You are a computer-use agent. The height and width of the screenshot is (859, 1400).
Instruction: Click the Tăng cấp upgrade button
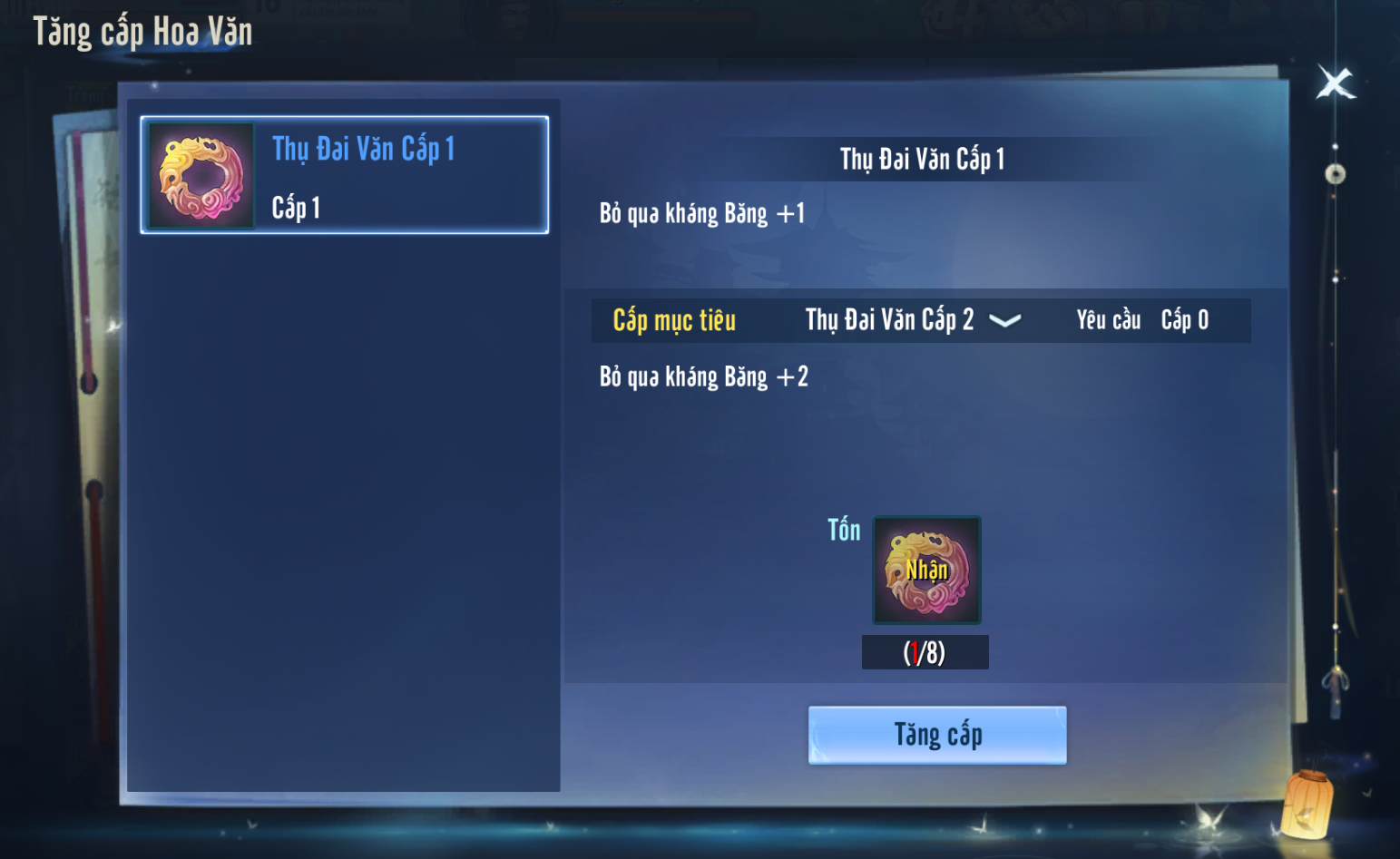pyautogui.click(x=937, y=735)
